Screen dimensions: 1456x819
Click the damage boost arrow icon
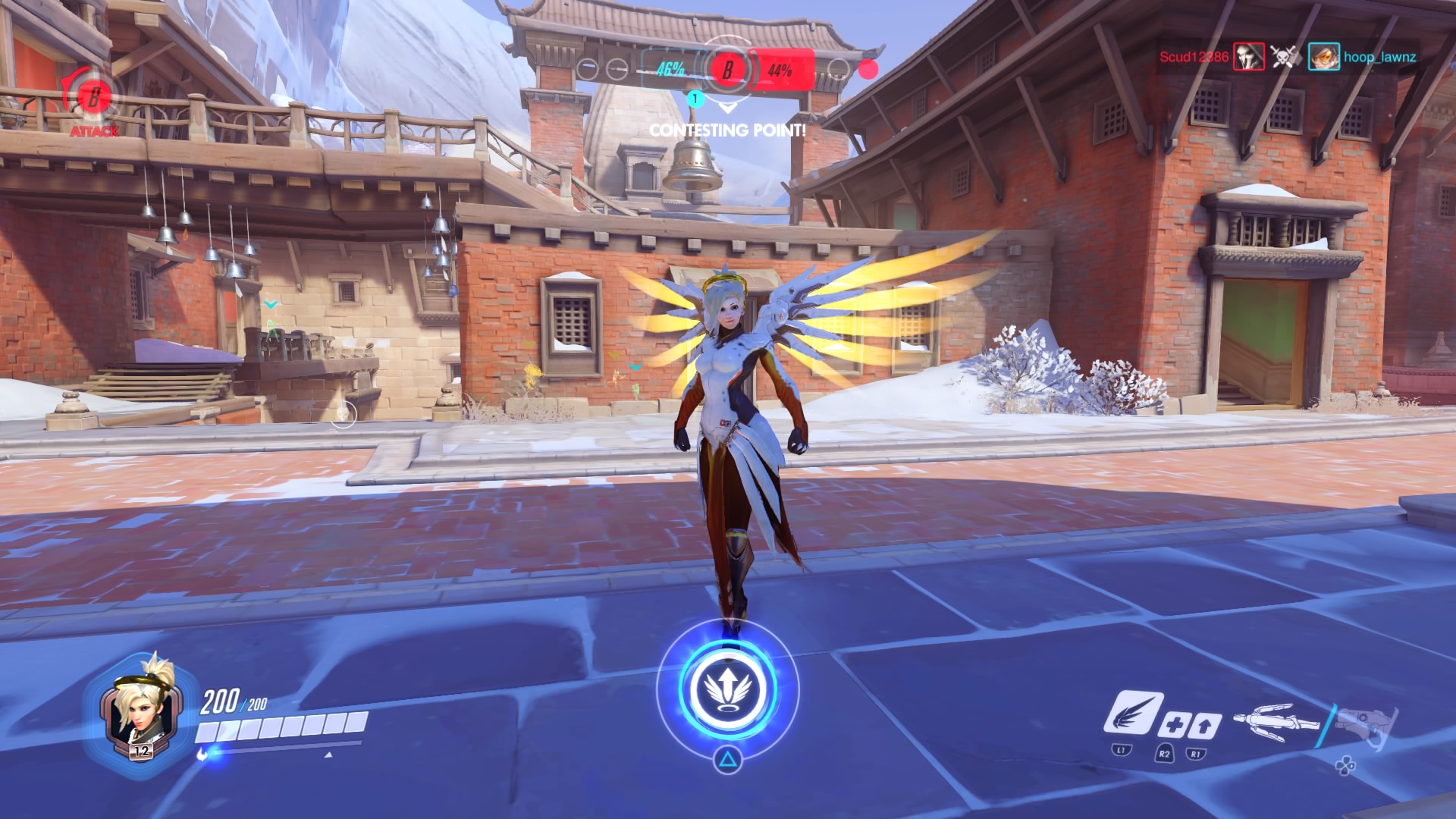tap(1203, 726)
